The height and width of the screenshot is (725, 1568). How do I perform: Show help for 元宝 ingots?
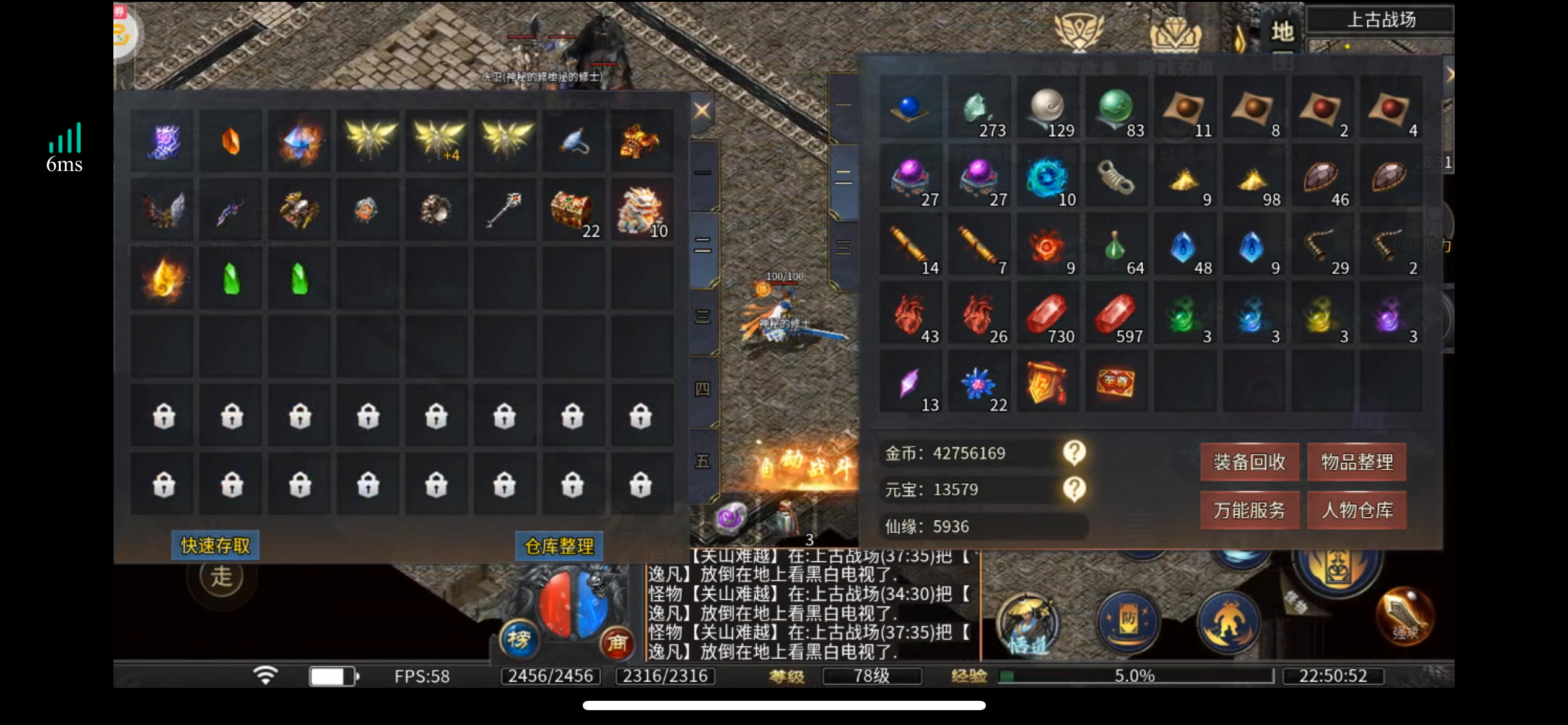pos(1074,490)
